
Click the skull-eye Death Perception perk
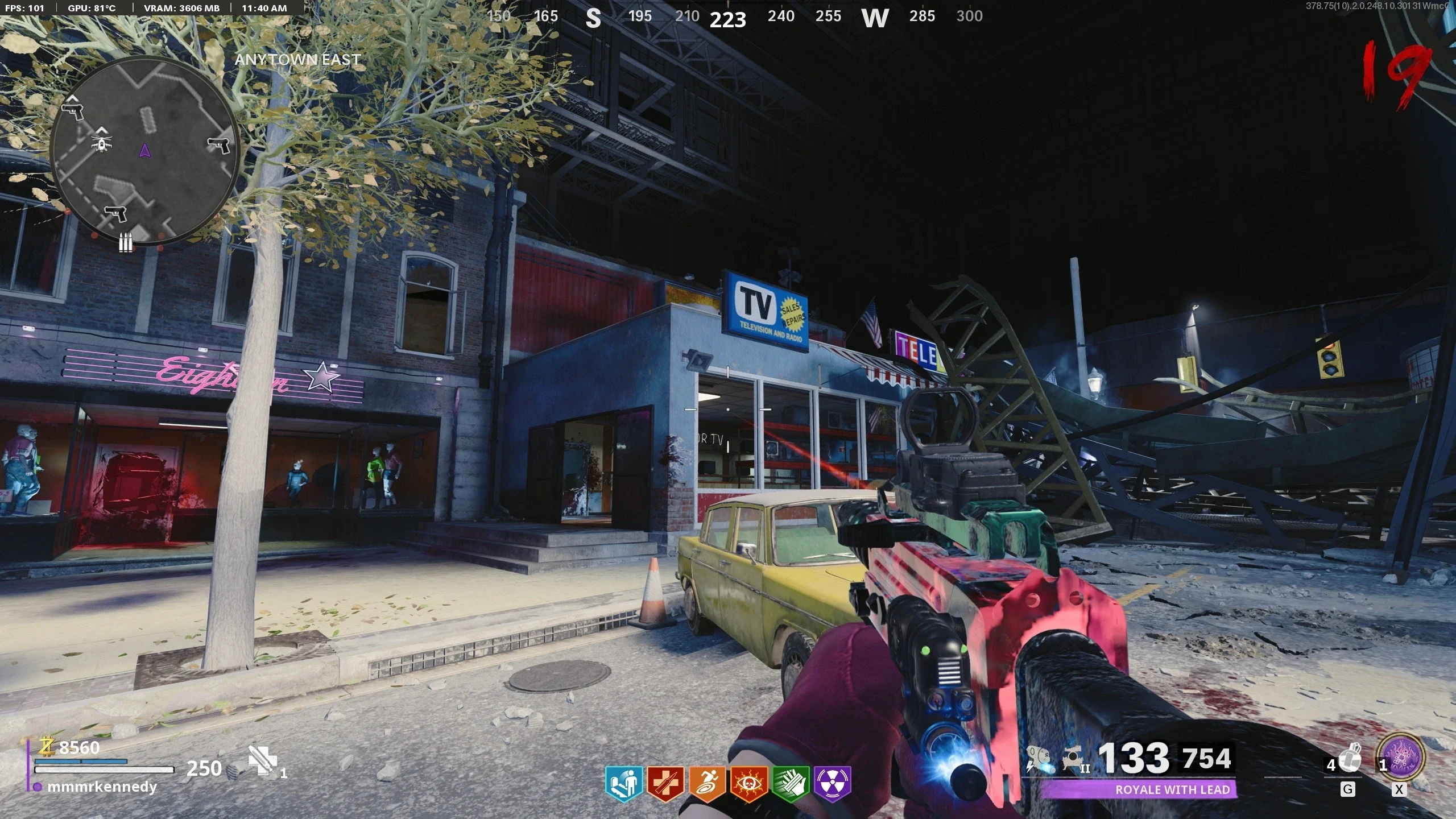pyautogui.click(x=749, y=784)
